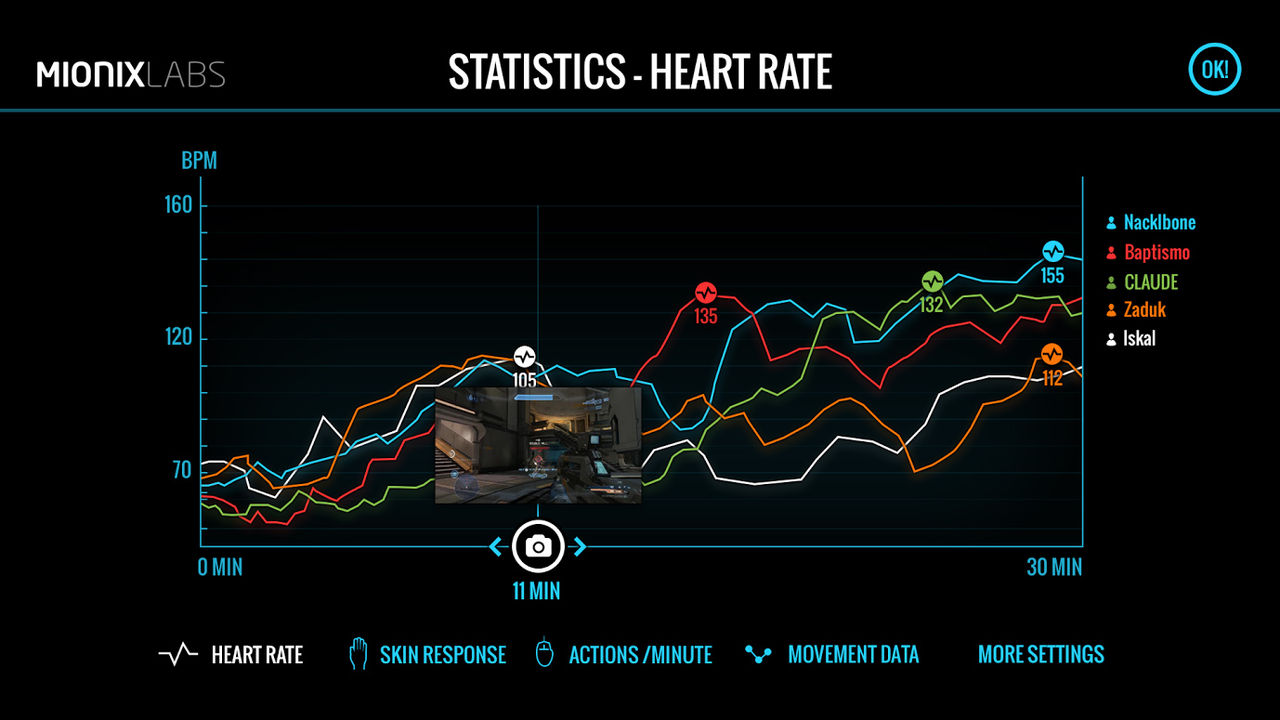Toggle CLAUDE in the player legend
Screen dimensions: 1280x720
click(1143, 282)
